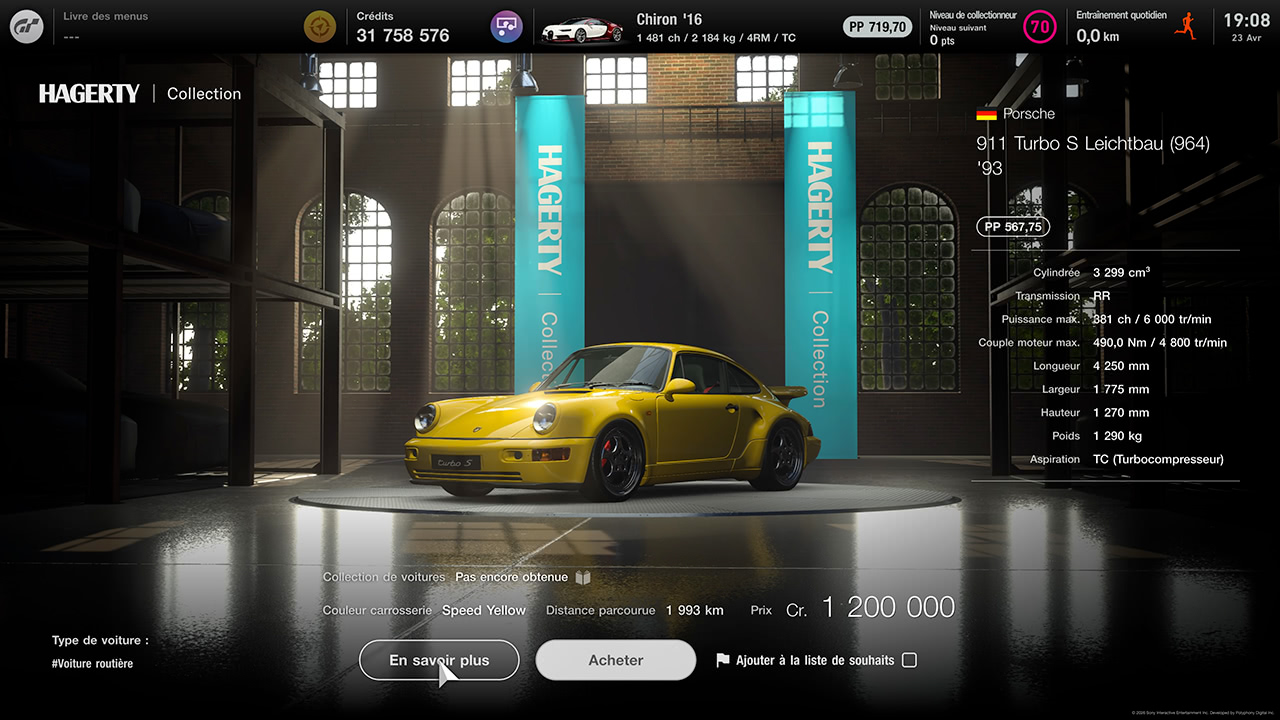The height and width of the screenshot is (720, 1280).
Task: Select the Collection tab next to HAGERTY
Action: [203, 93]
